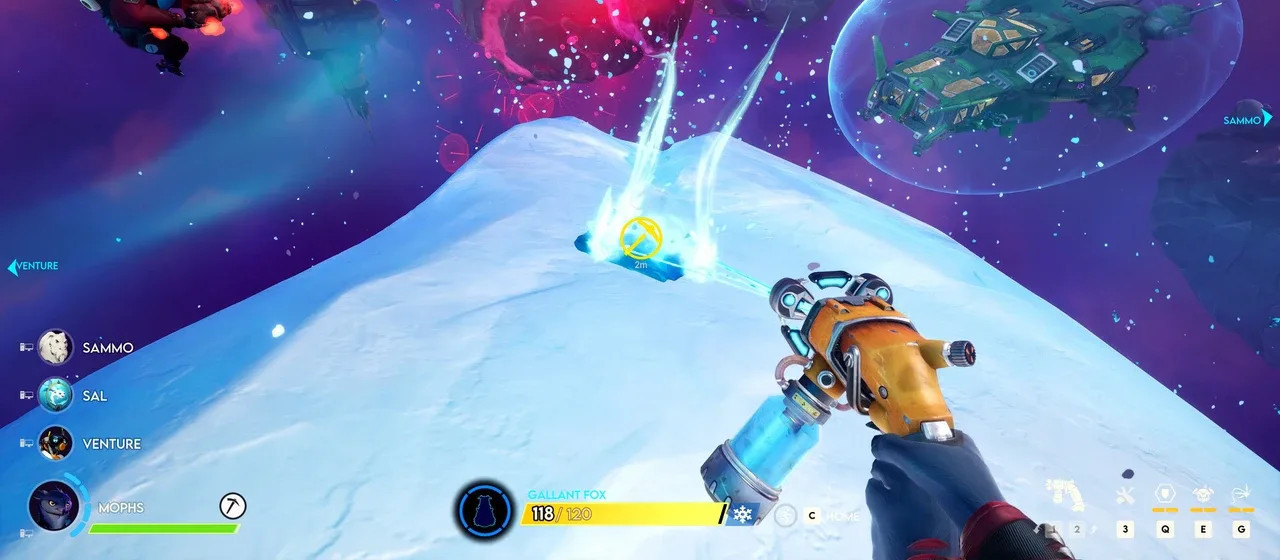The image size is (1280, 560).
Task: Click the Gallant Fox bottle icon
Action: (485, 511)
